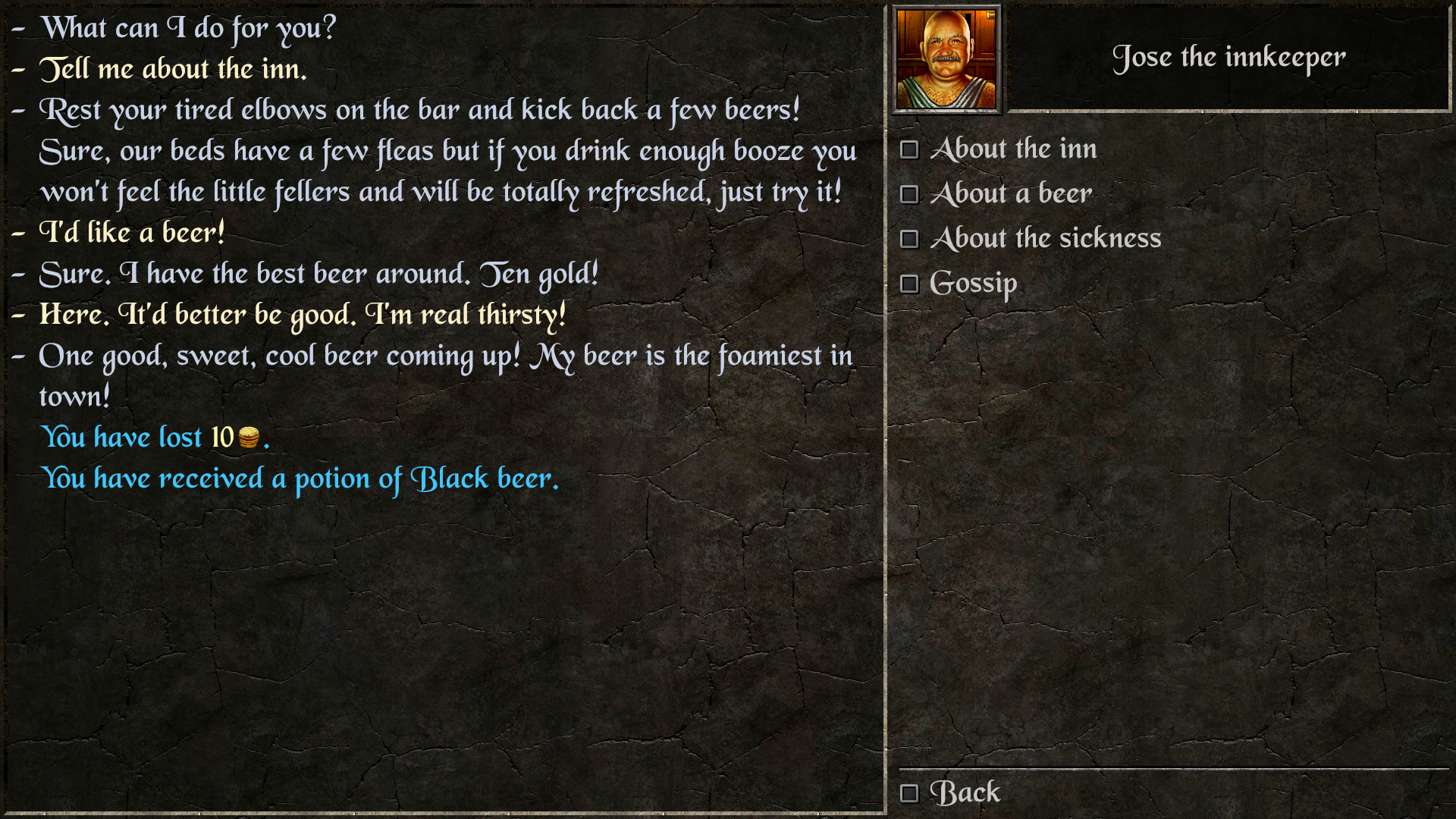Click the checkbox square beside 'Back'
Image resolution: width=1456 pixels, height=819 pixels.
909,792
